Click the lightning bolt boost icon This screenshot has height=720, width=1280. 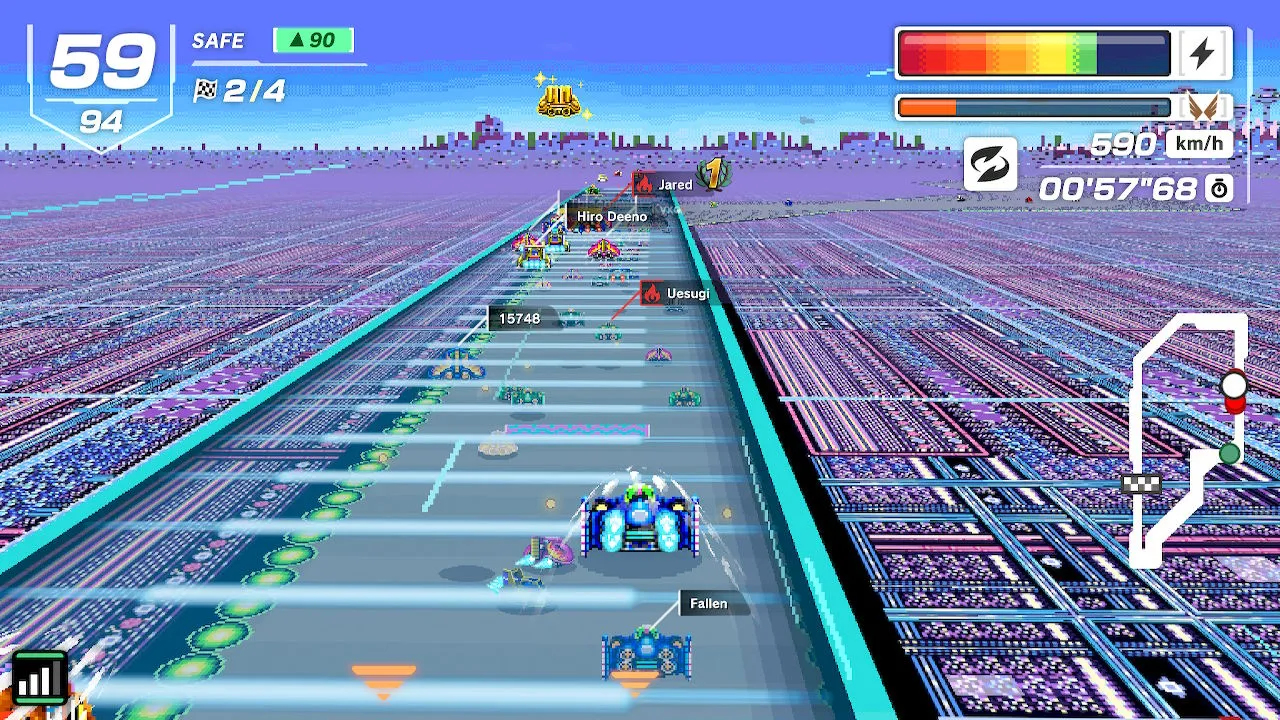coord(1203,54)
